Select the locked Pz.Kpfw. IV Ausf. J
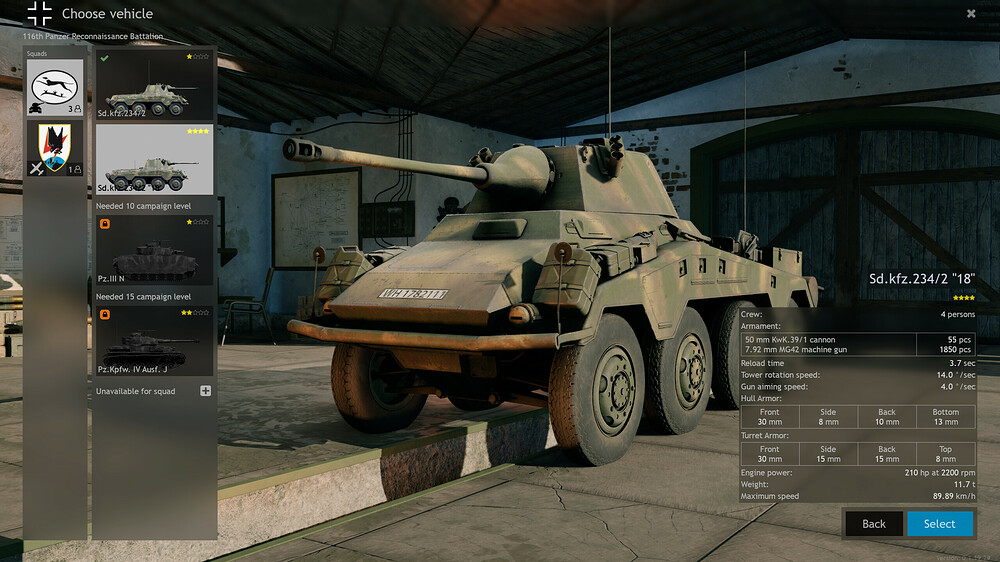The width and height of the screenshot is (1000, 562). [154, 341]
